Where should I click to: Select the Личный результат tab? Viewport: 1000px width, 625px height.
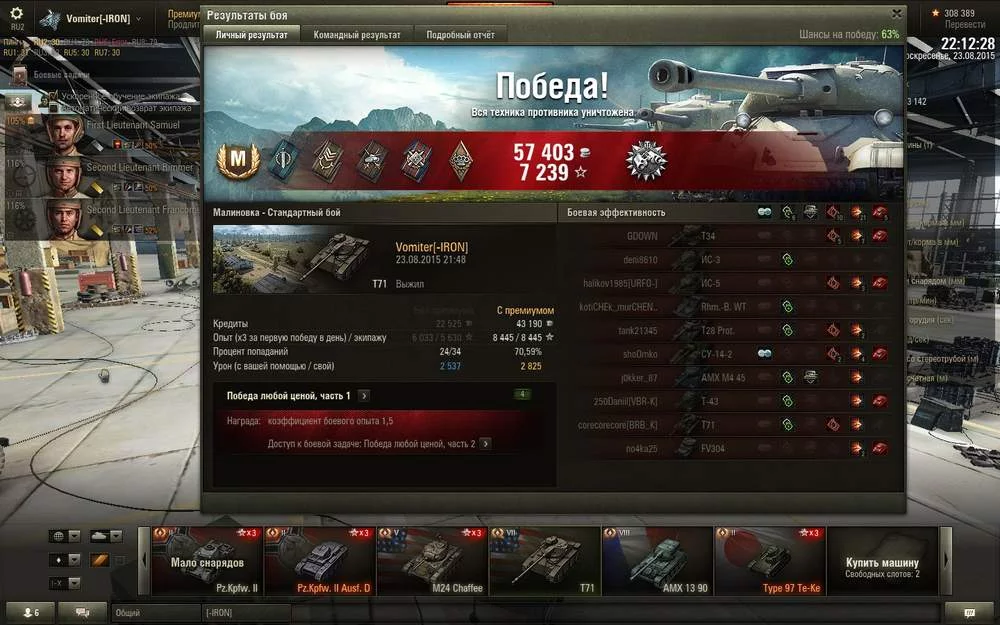pos(252,35)
